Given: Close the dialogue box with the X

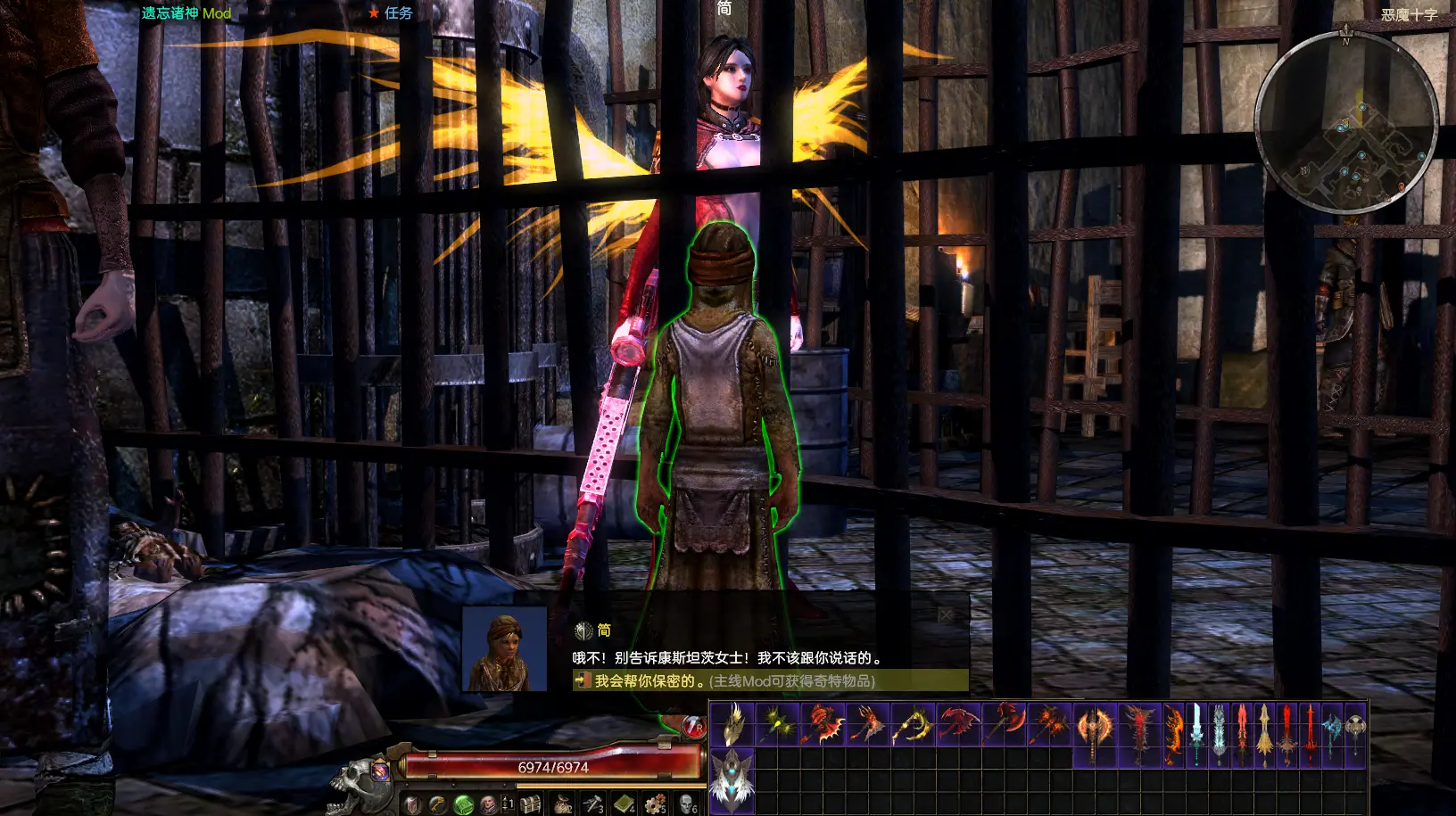Looking at the screenshot, I should point(946,614).
